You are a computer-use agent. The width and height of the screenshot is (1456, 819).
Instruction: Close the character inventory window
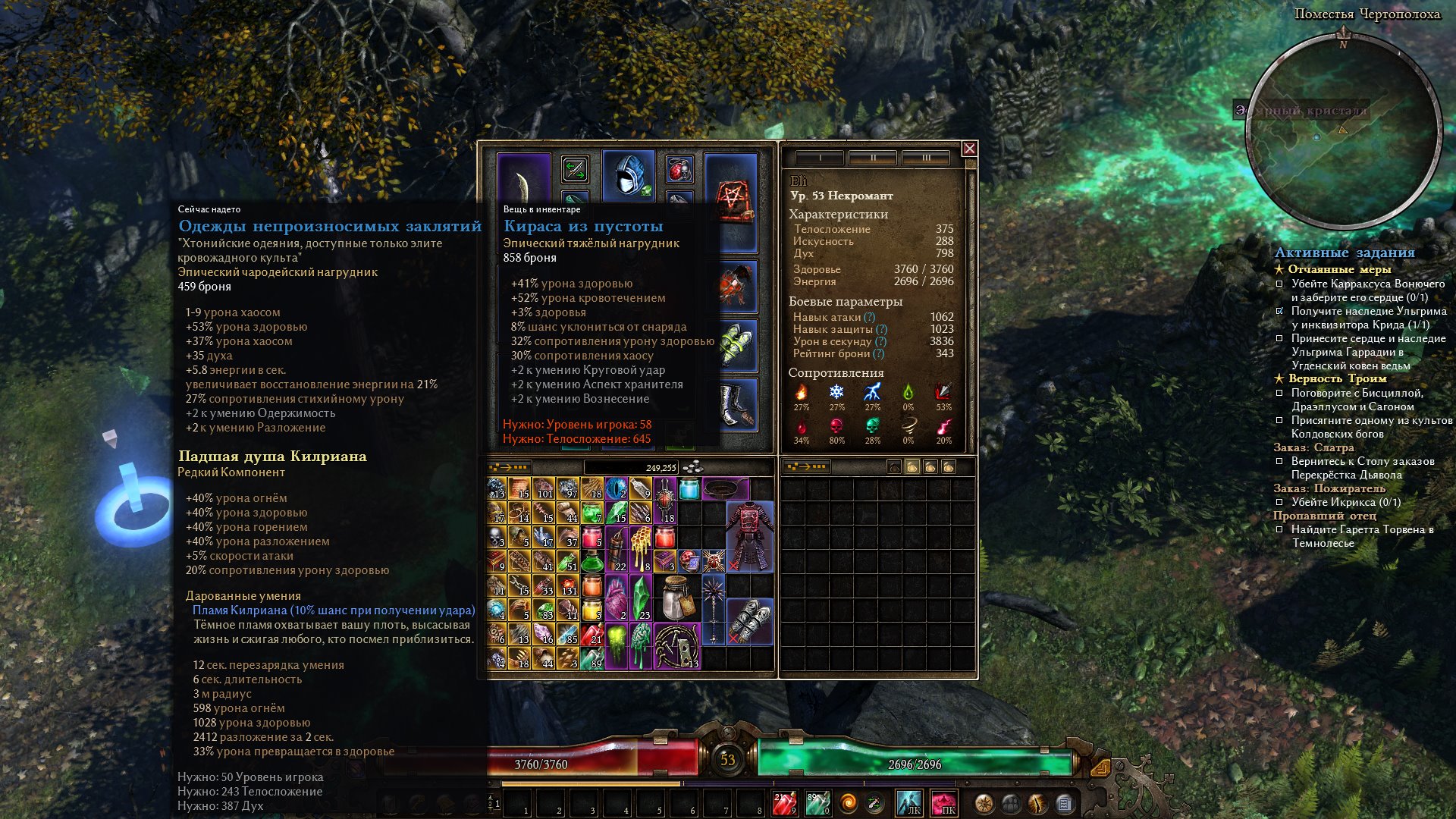pos(969,149)
